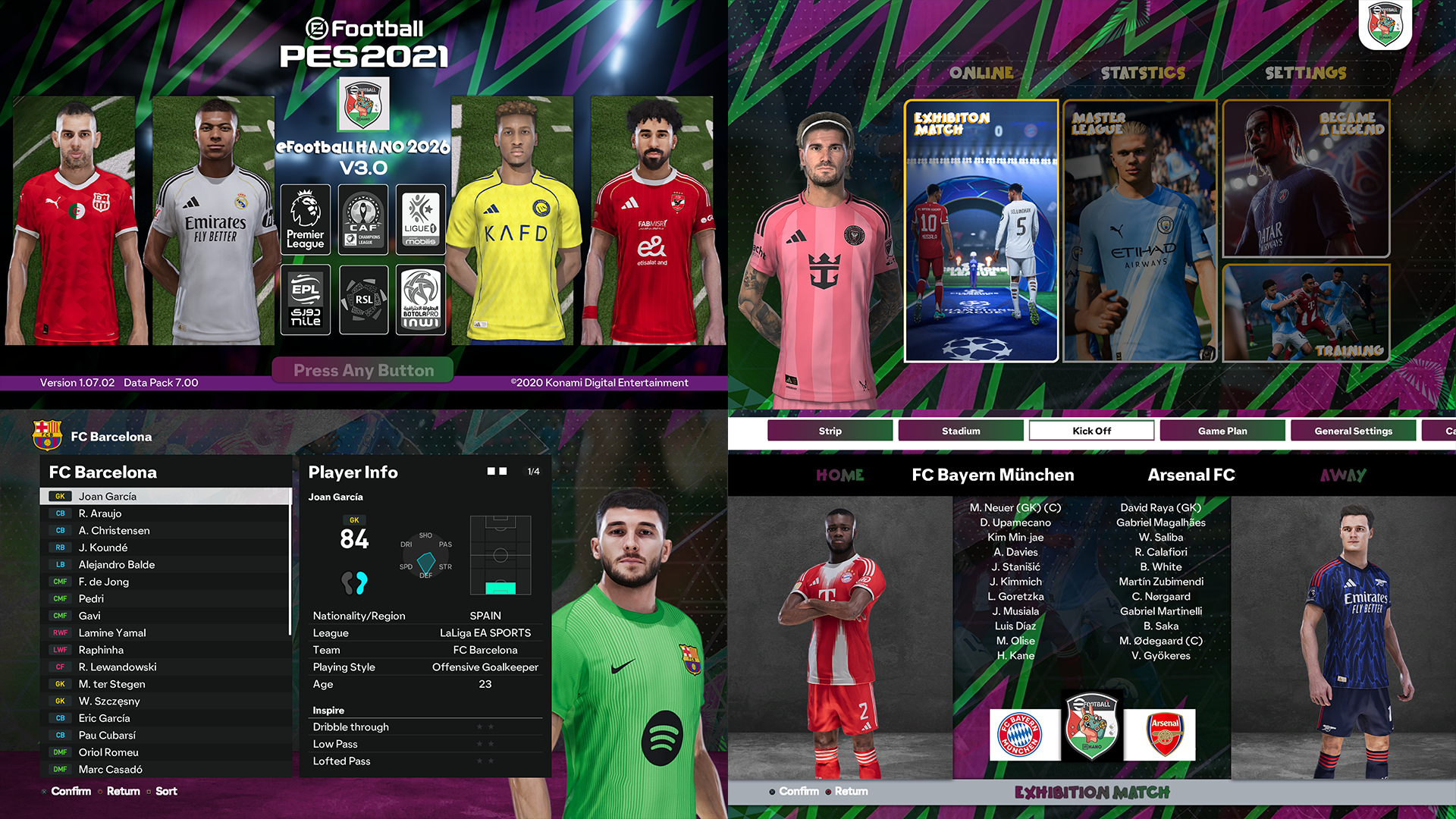Click the Premier League logo tile
The width and height of the screenshot is (1456, 819).
click(306, 219)
